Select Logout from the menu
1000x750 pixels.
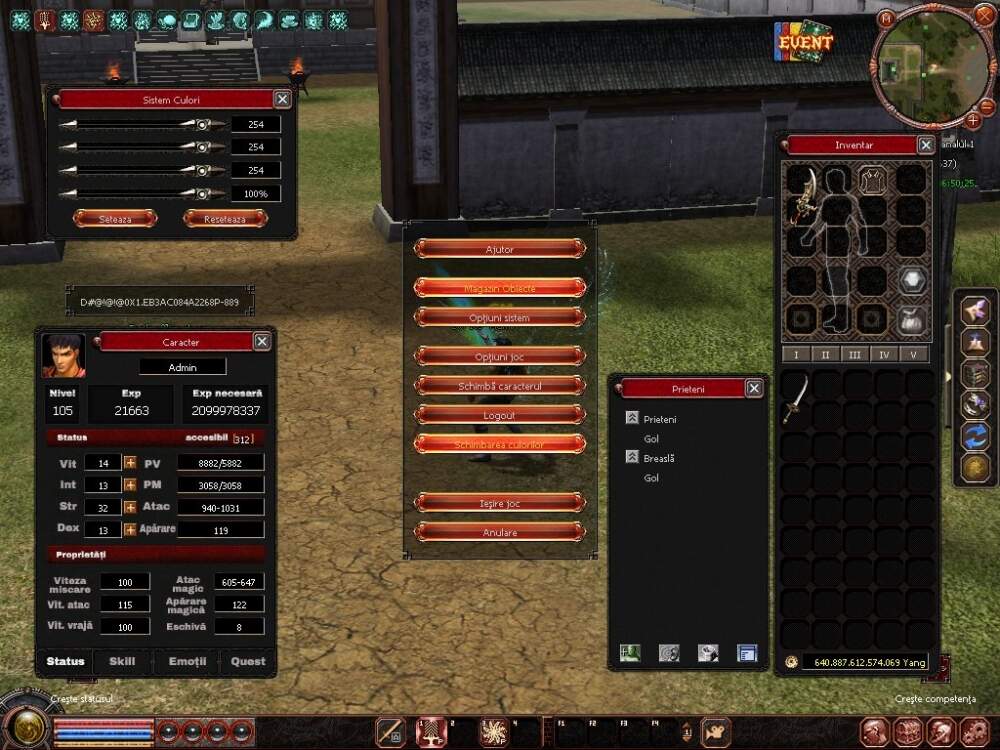click(x=499, y=414)
